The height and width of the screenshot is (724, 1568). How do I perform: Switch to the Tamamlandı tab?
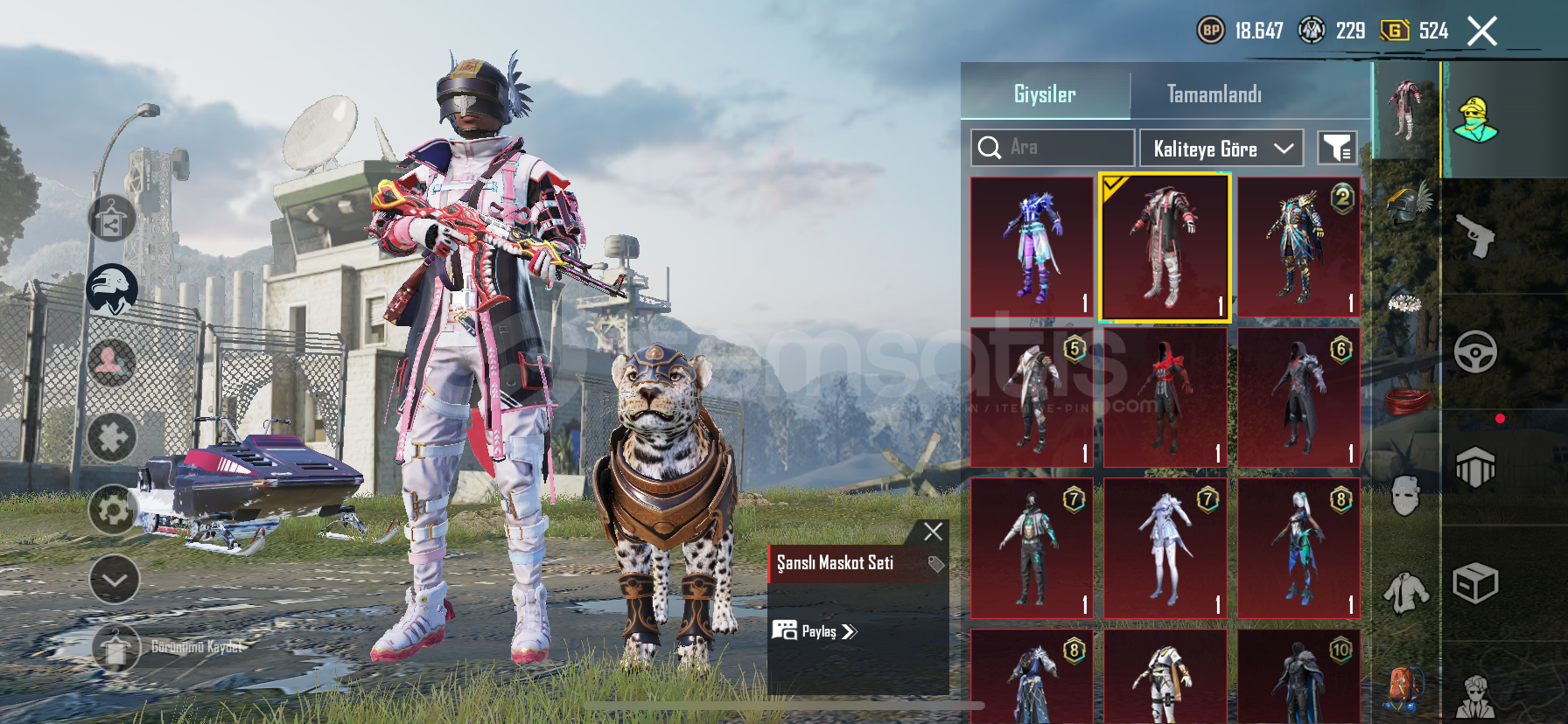coord(1214,94)
